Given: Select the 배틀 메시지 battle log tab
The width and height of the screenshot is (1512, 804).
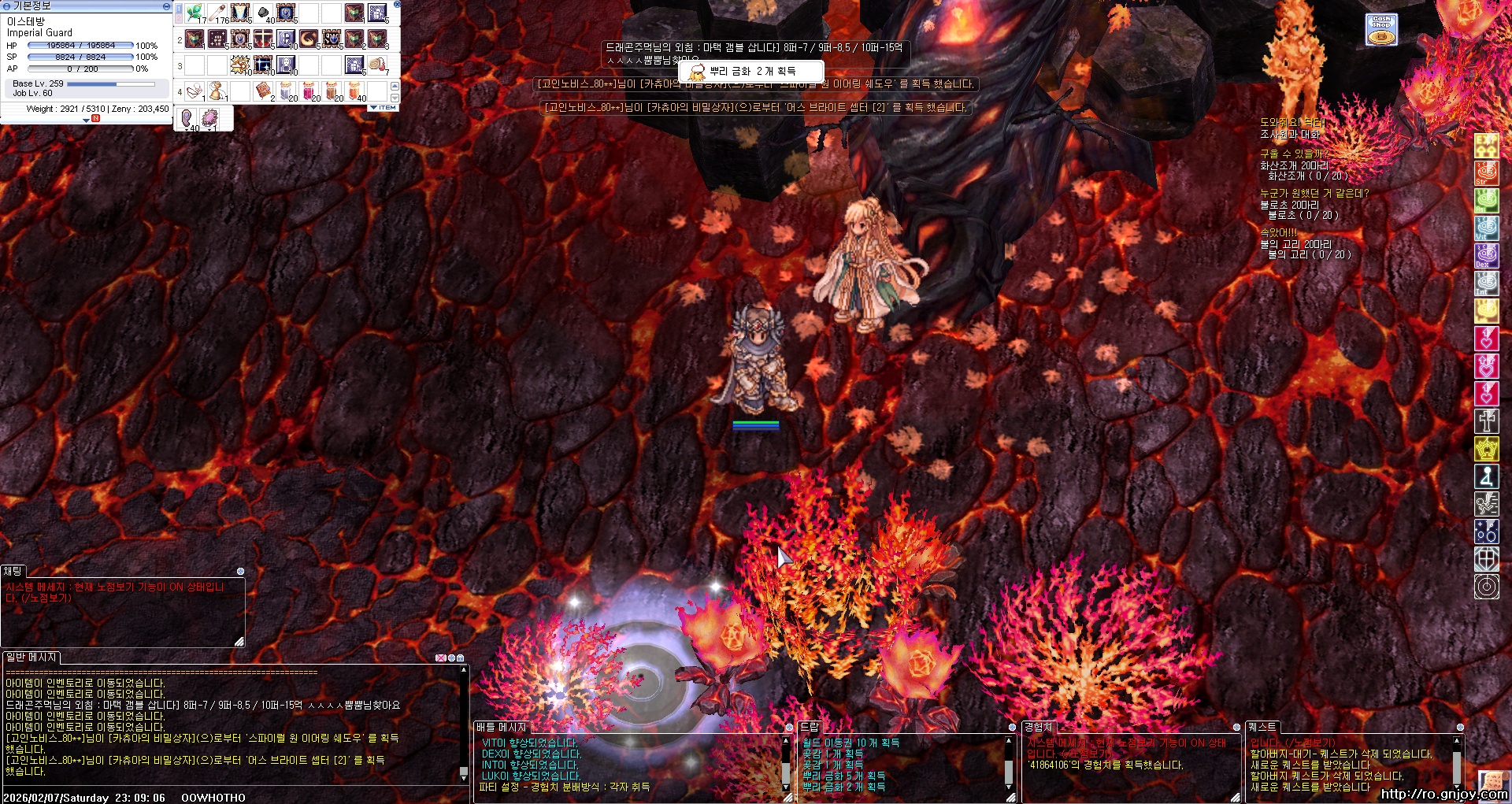Looking at the screenshot, I should 501,727.
